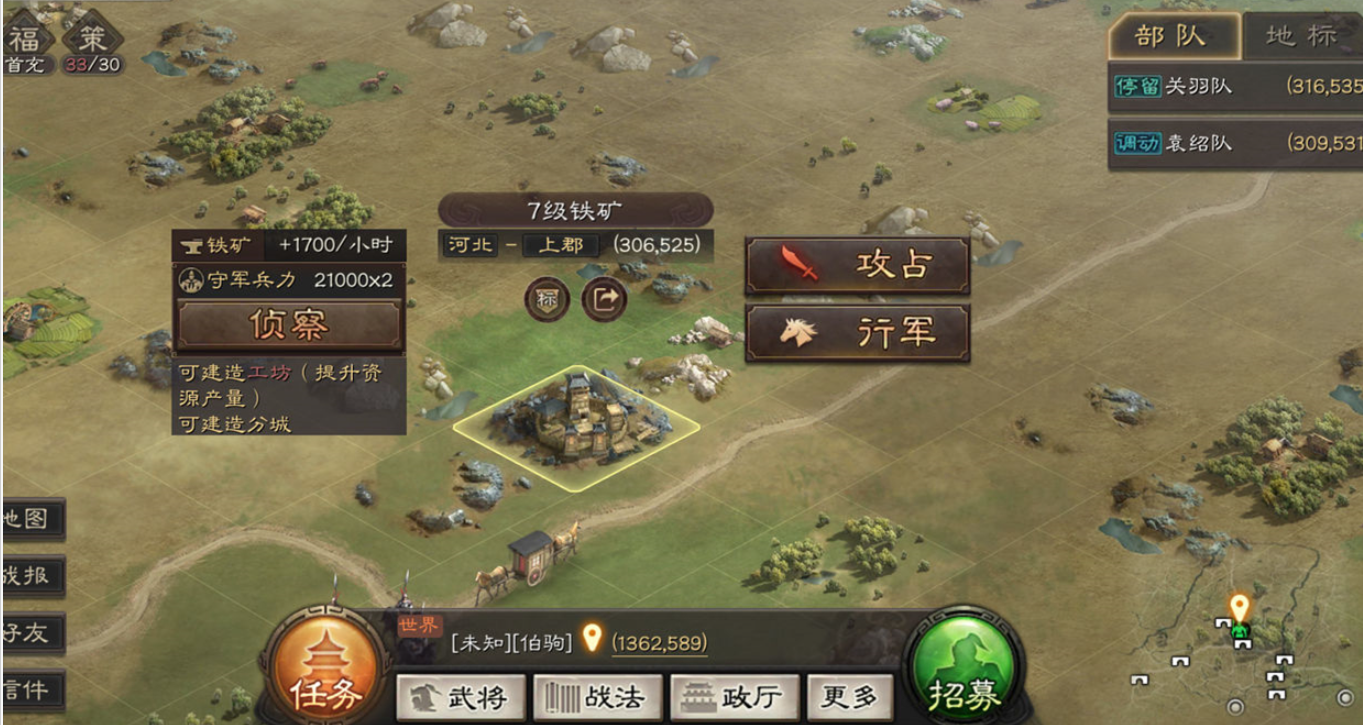Click the 标 mark icon below the mine name
Viewport: 1363px width, 725px height.
pos(545,301)
